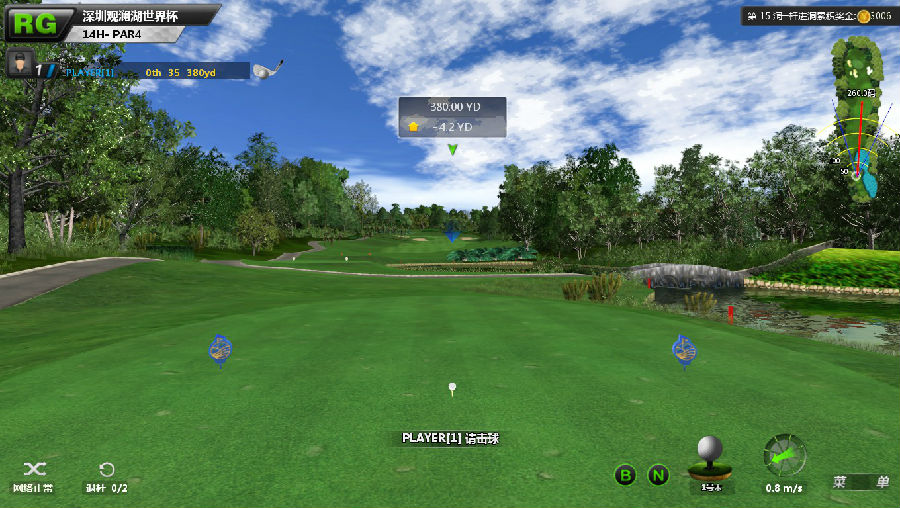This screenshot has width=900, height=508.
Task: Click the wind direction compass
Action: coord(785,455)
